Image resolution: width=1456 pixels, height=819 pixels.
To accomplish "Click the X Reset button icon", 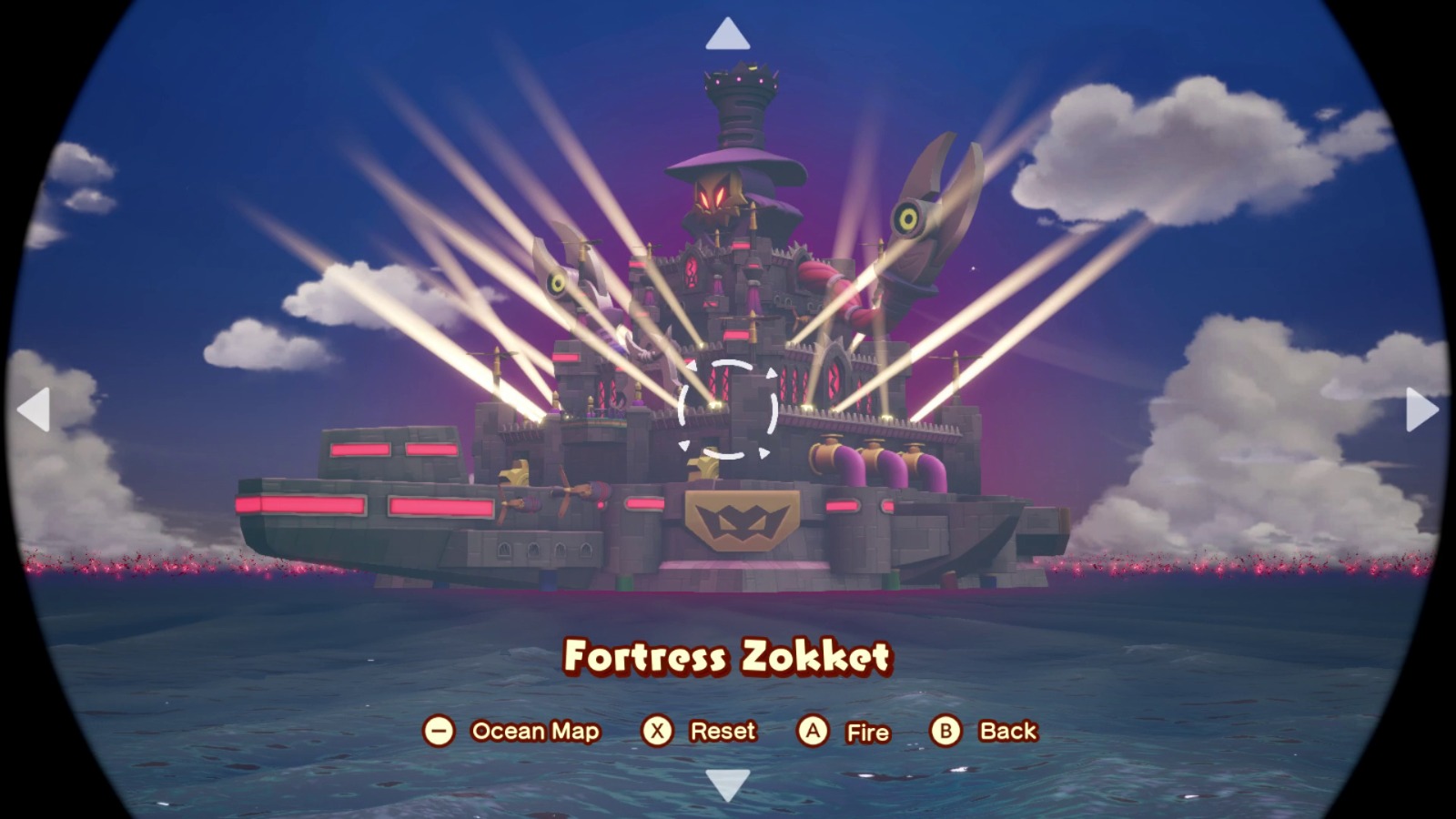I will [x=657, y=729].
